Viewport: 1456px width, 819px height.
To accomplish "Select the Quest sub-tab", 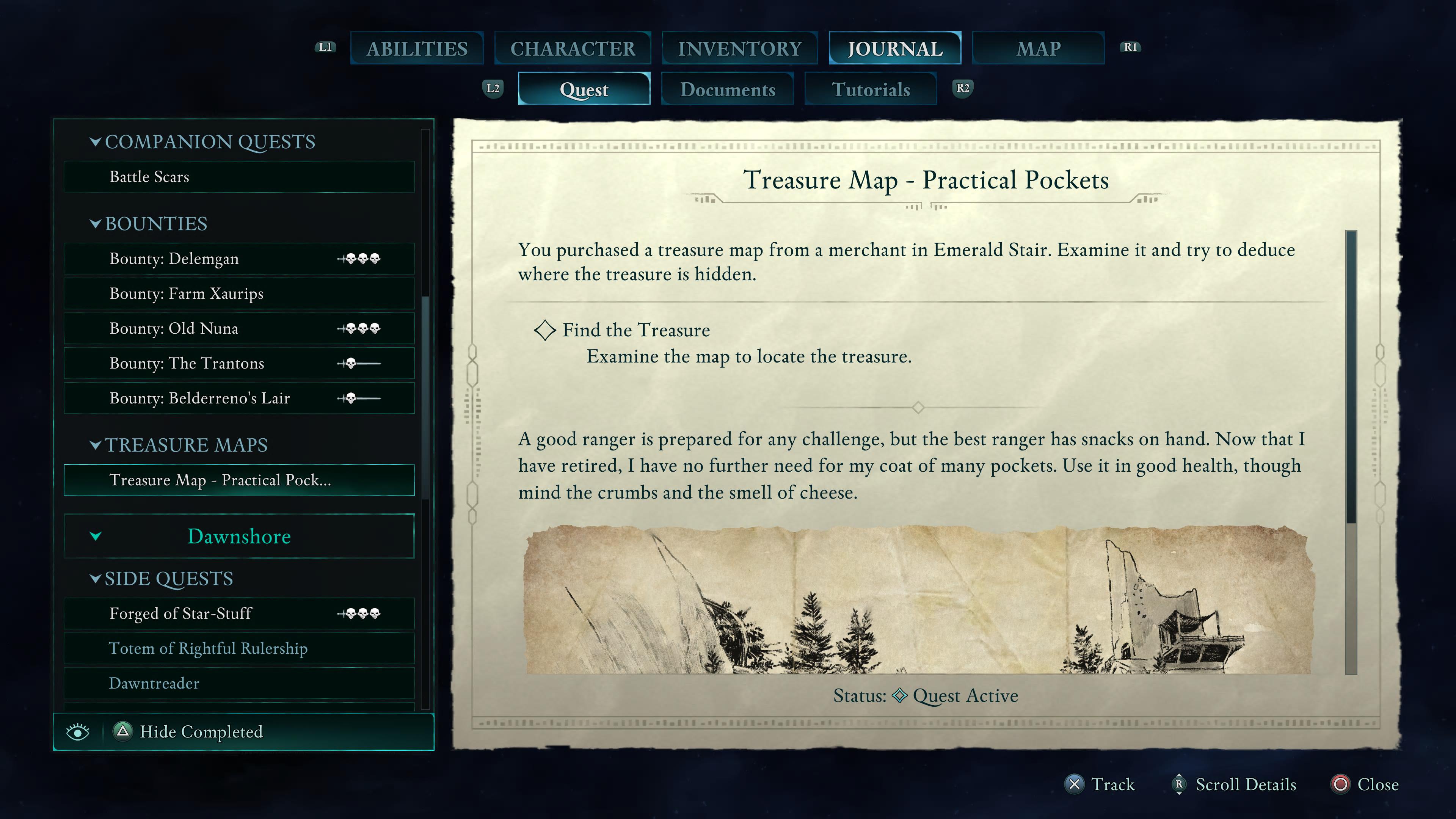I will coord(584,89).
